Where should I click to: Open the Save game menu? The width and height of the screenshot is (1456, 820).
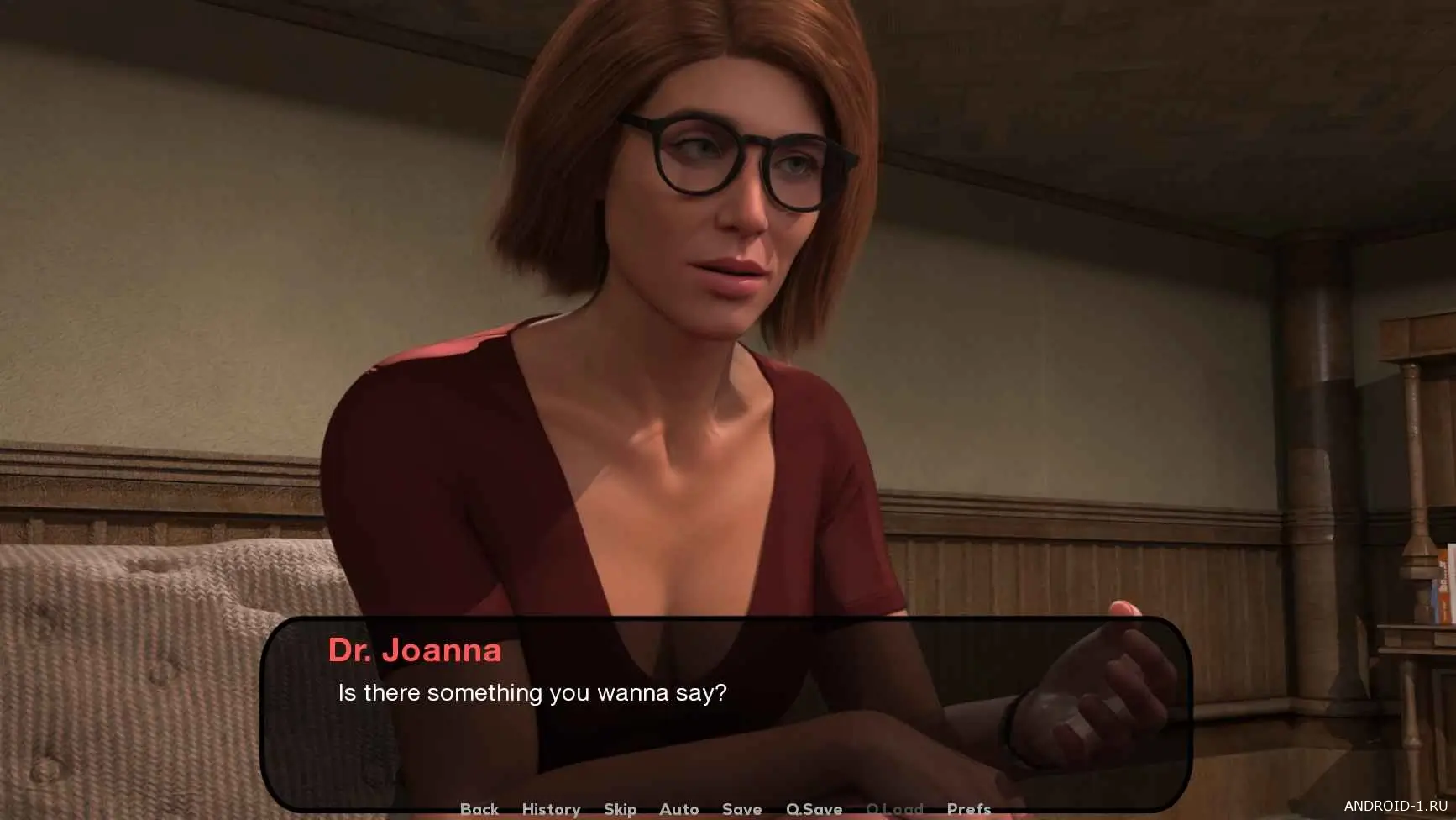coord(741,809)
